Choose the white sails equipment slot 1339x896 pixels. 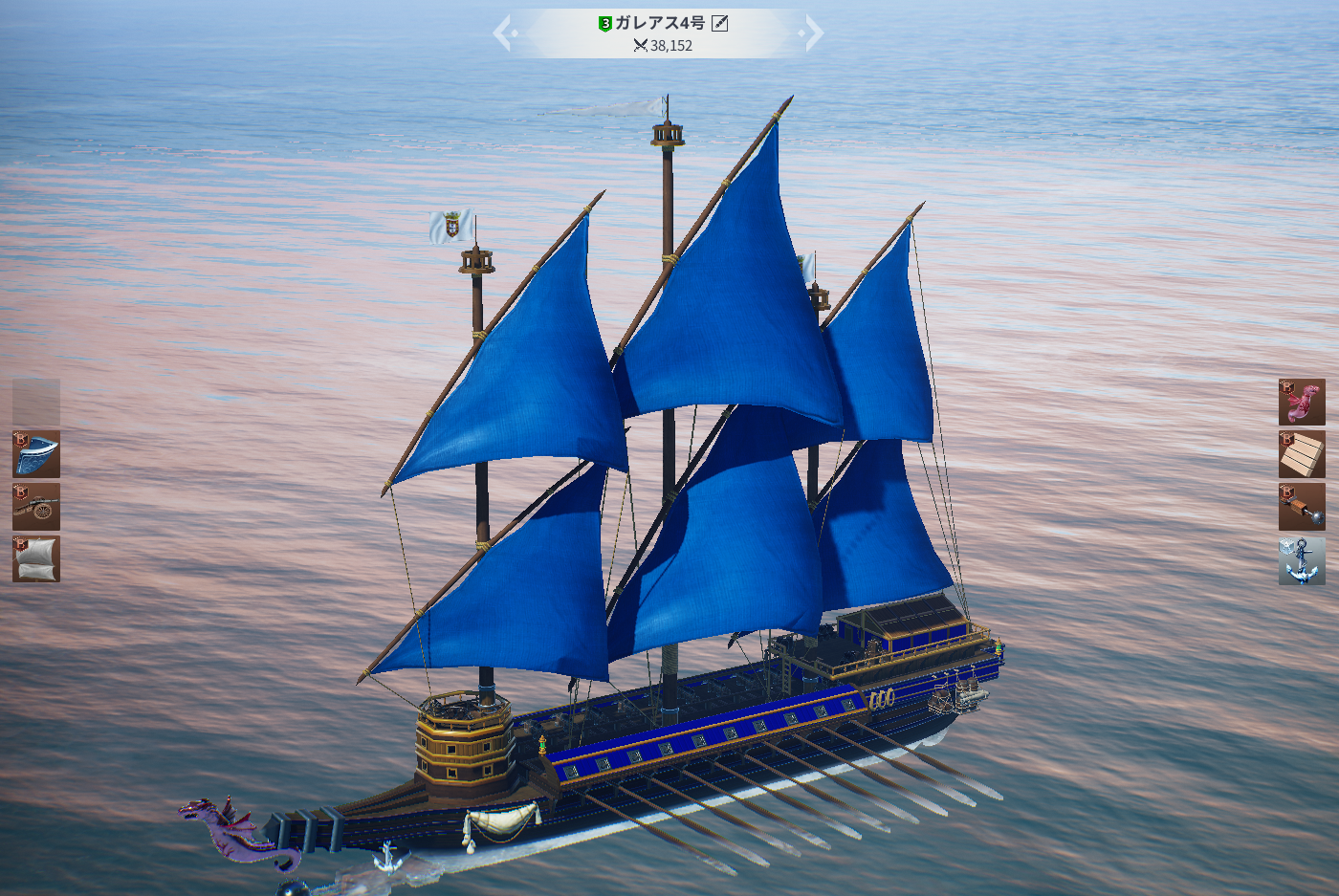click(x=36, y=558)
